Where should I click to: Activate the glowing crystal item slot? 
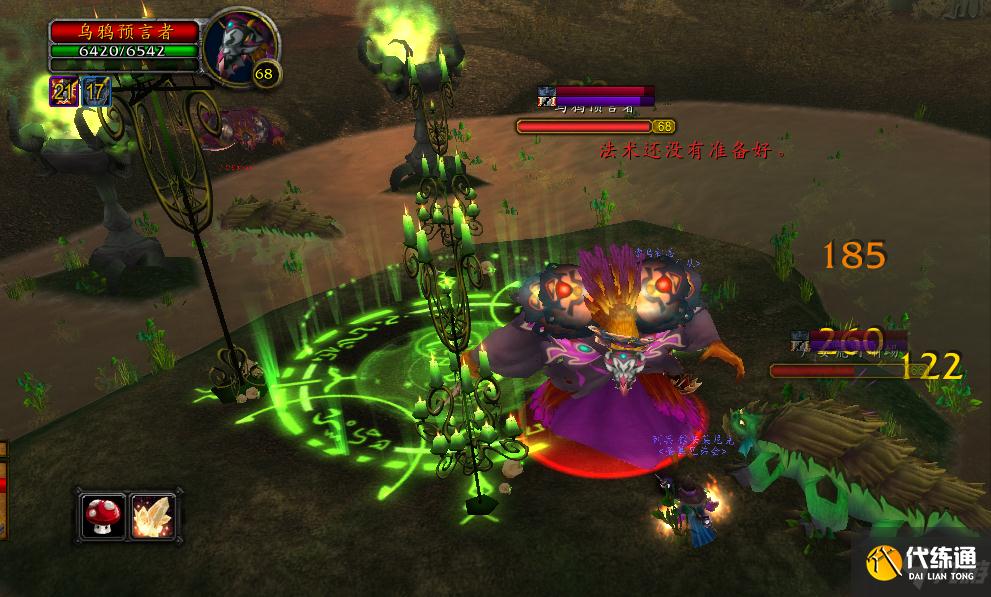coord(153,516)
